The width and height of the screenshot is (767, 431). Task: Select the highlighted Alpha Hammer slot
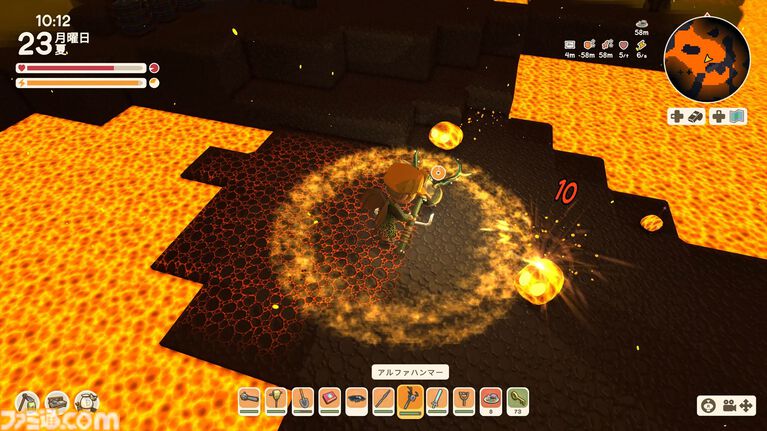[409, 400]
